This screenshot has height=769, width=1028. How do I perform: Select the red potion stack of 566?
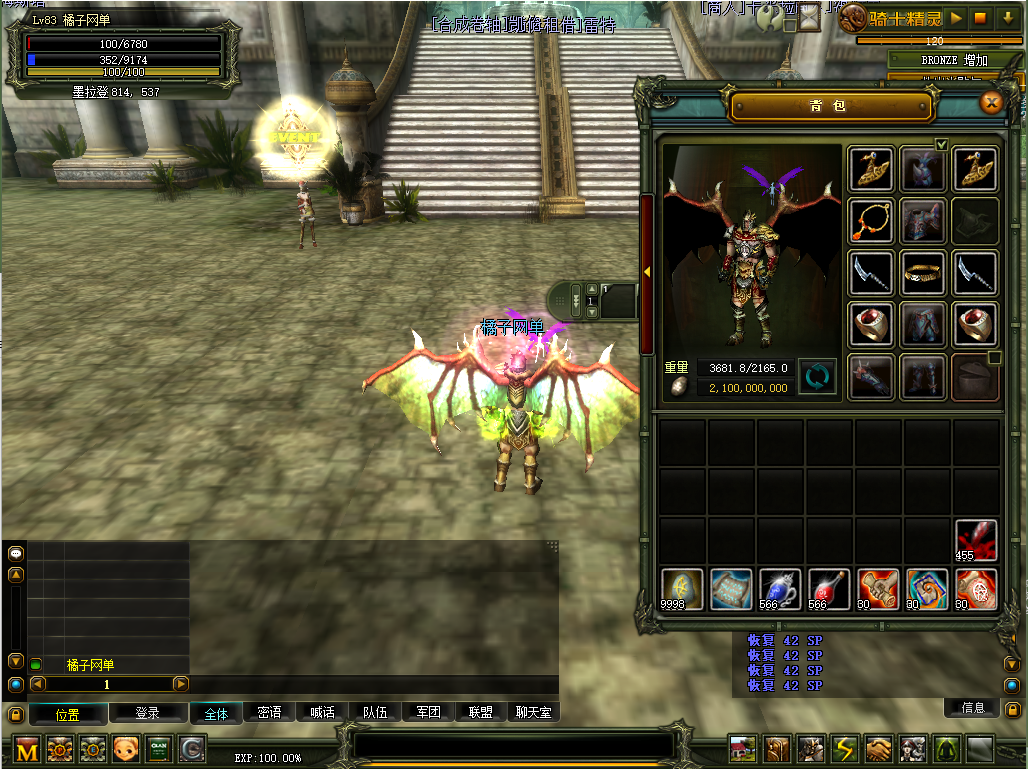829,589
